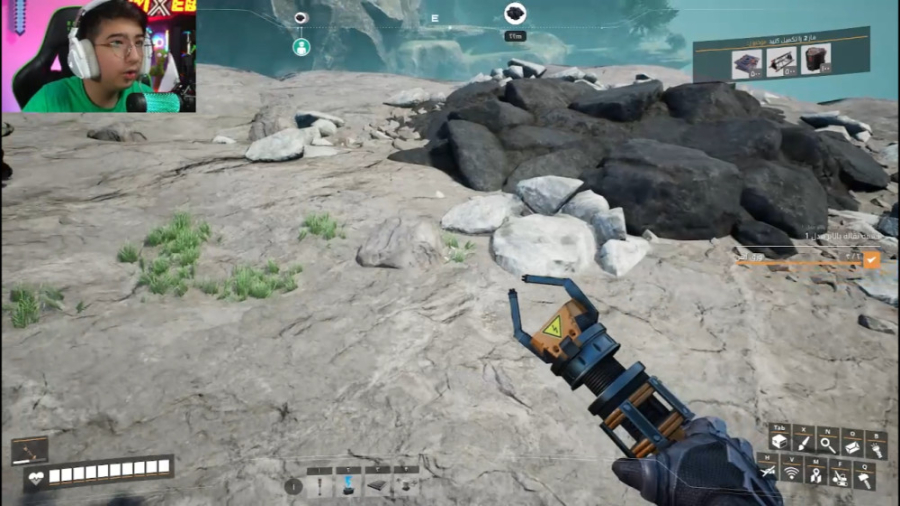Select the glowing blue beacon hotbar slot
The height and width of the screenshot is (506, 900).
click(x=349, y=485)
